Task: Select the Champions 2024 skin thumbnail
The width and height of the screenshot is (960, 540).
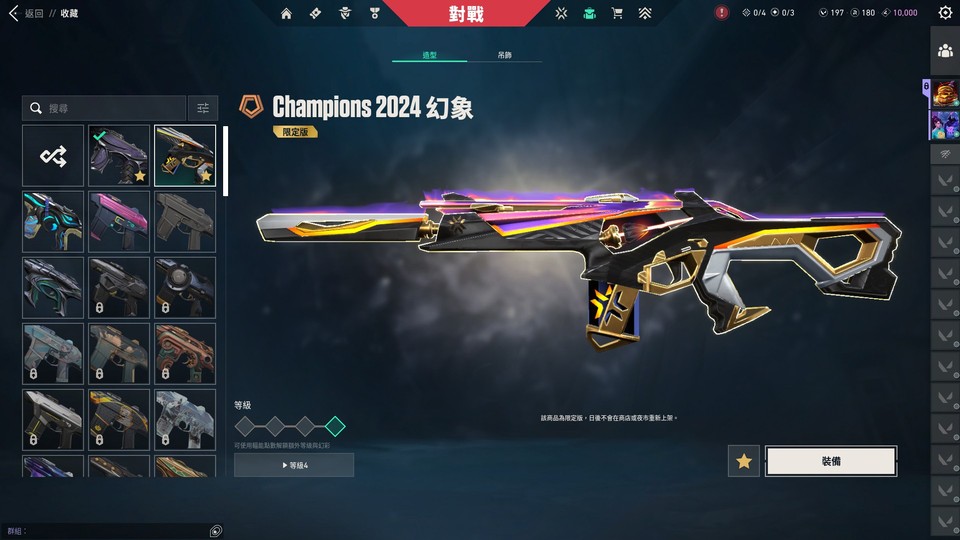Action: 185,155
